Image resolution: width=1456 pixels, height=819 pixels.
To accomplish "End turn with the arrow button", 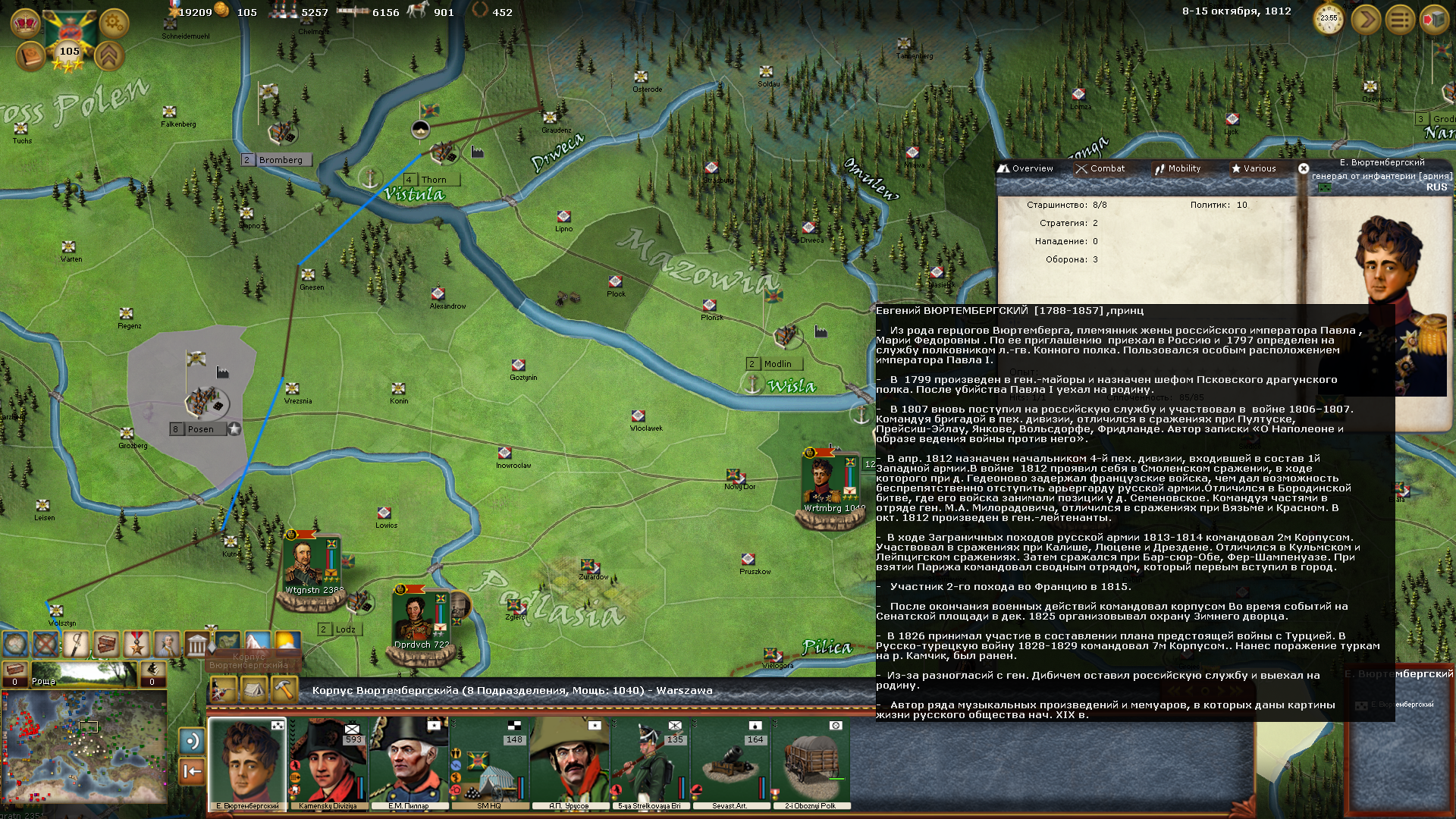I will tap(1366, 20).
